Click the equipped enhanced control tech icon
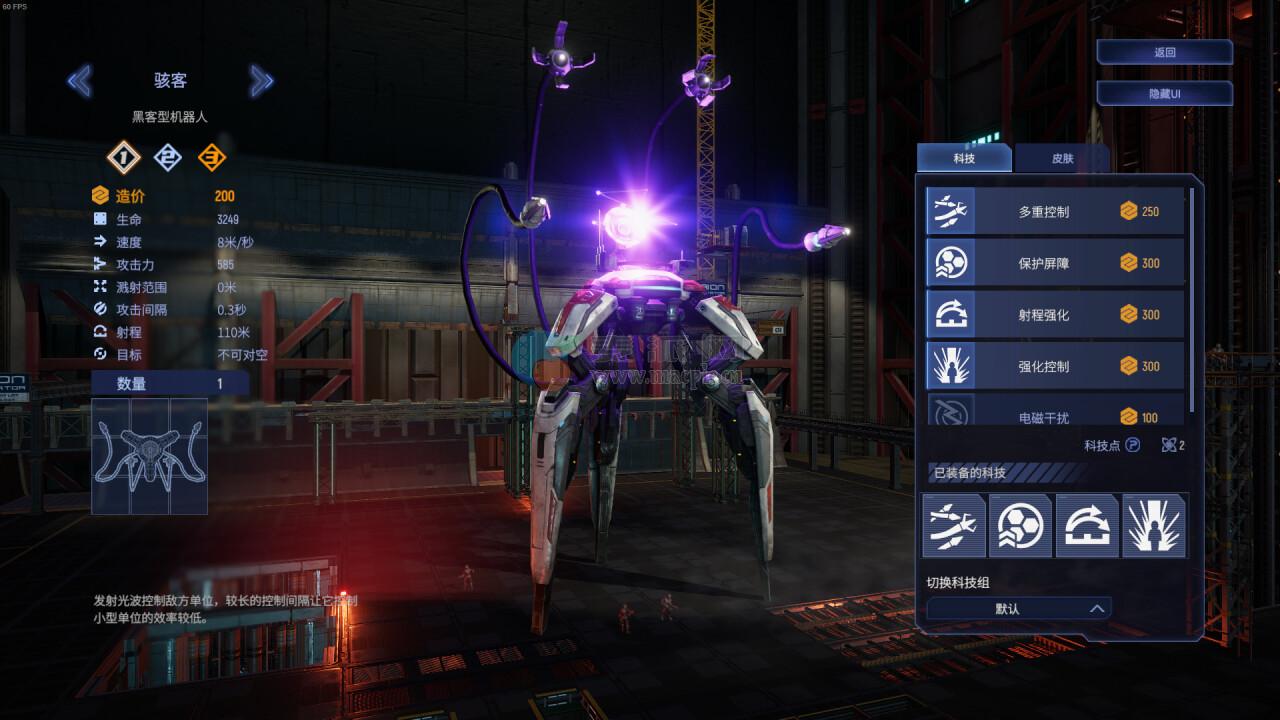1280x720 pixels. click(x=1154, y=525)
